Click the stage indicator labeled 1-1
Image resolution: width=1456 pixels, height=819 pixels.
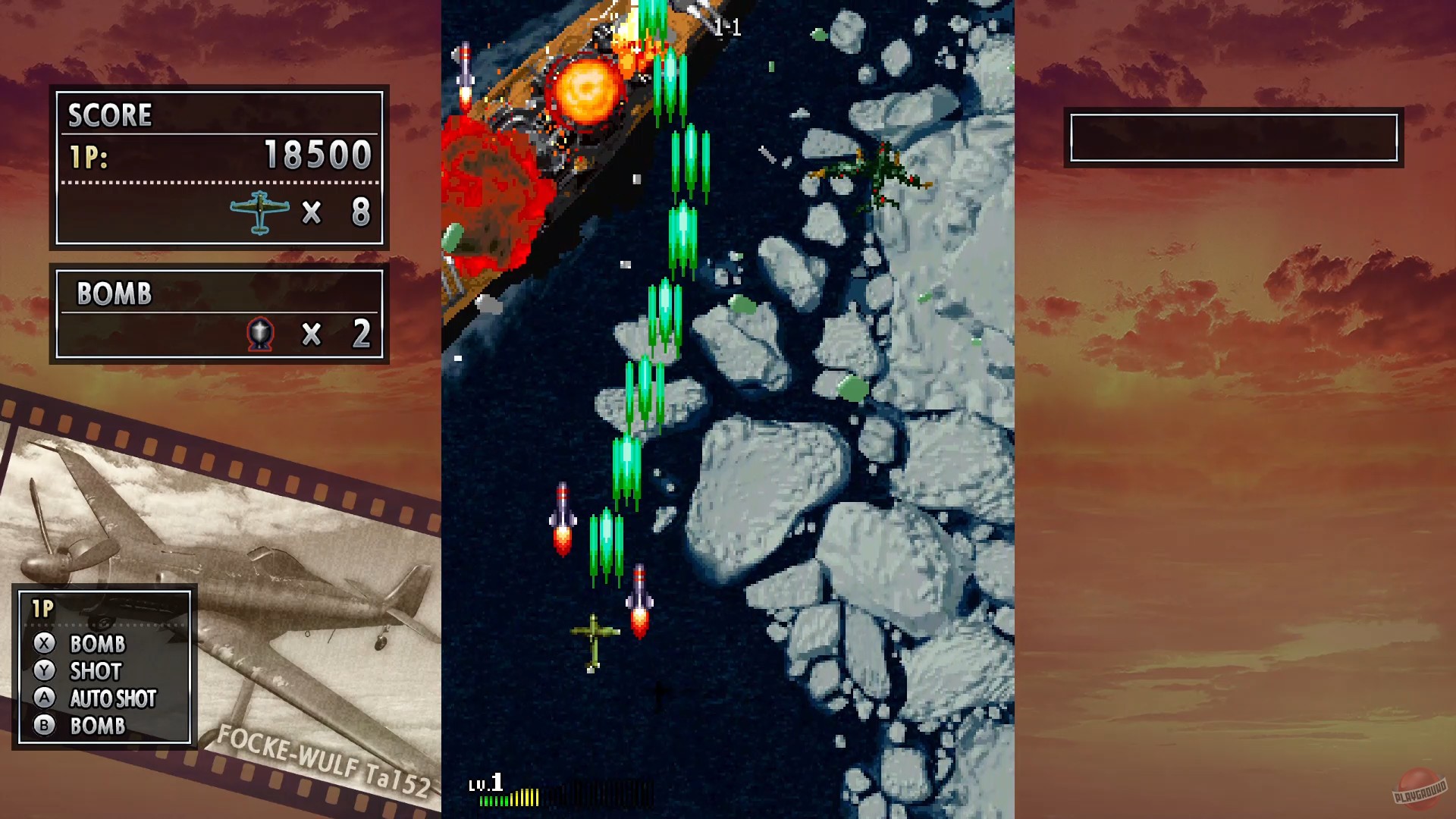(x=726, y=28)
